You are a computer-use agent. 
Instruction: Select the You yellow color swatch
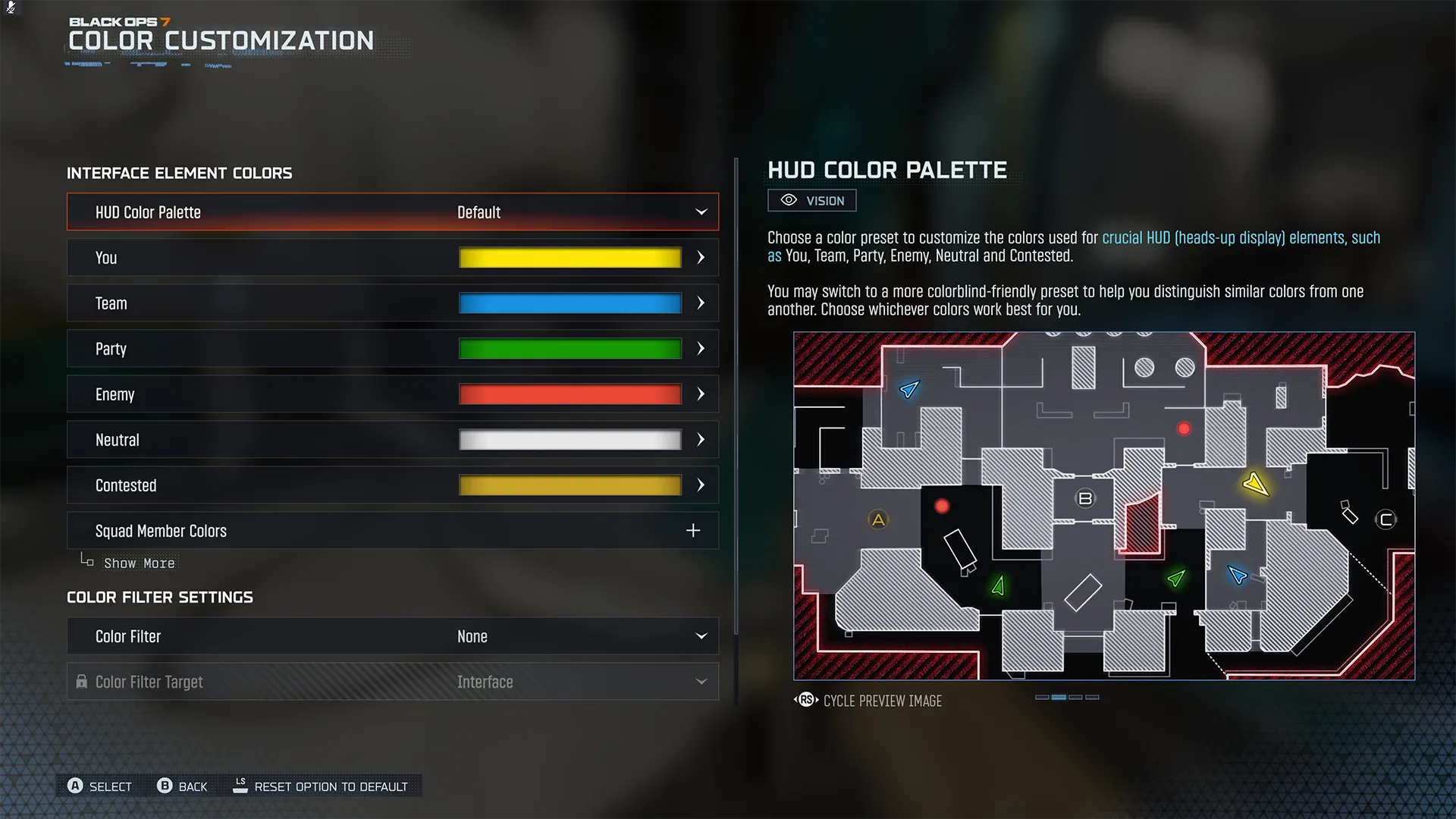point(570,258)
